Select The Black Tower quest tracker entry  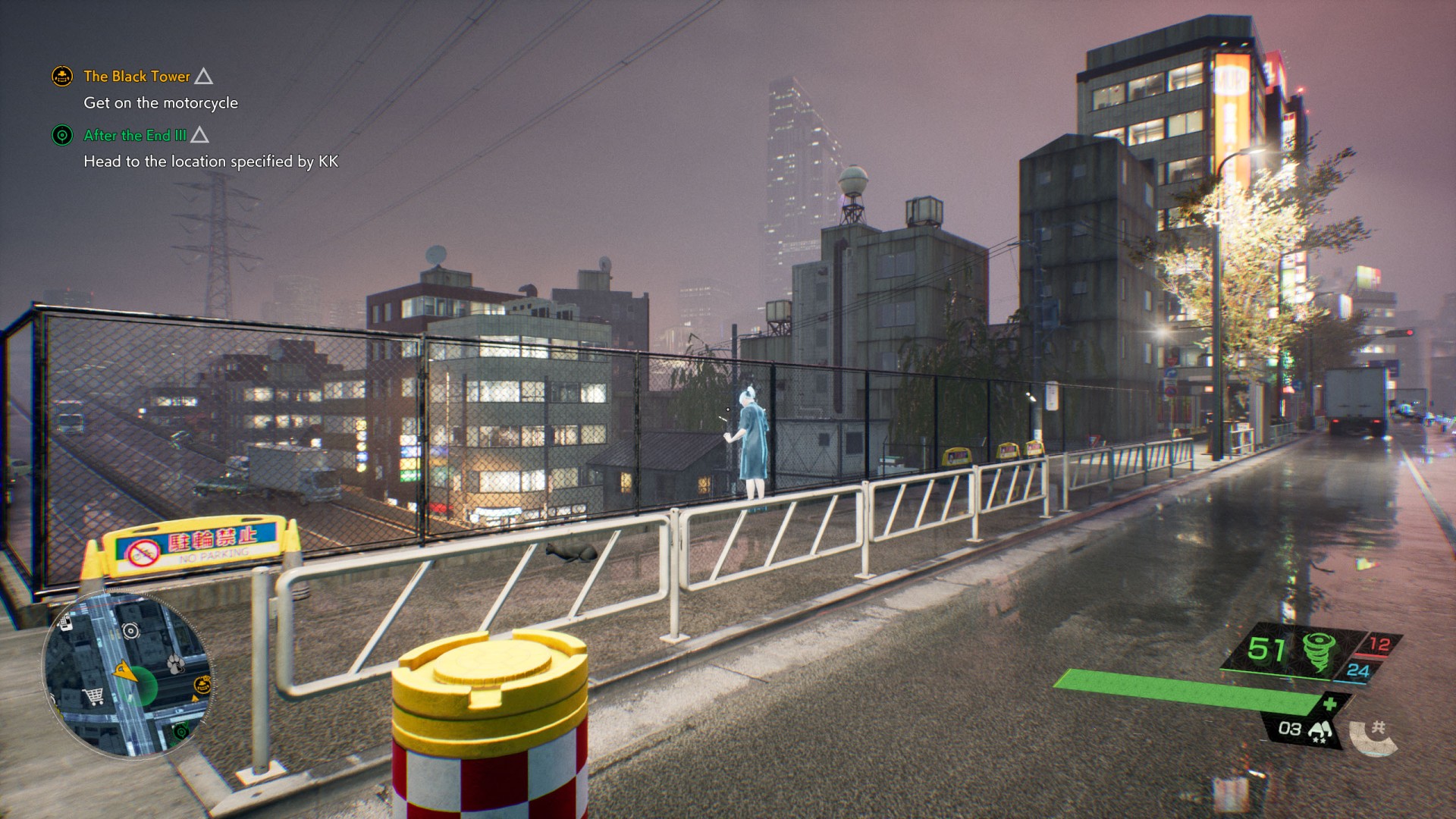click(136, 76)
